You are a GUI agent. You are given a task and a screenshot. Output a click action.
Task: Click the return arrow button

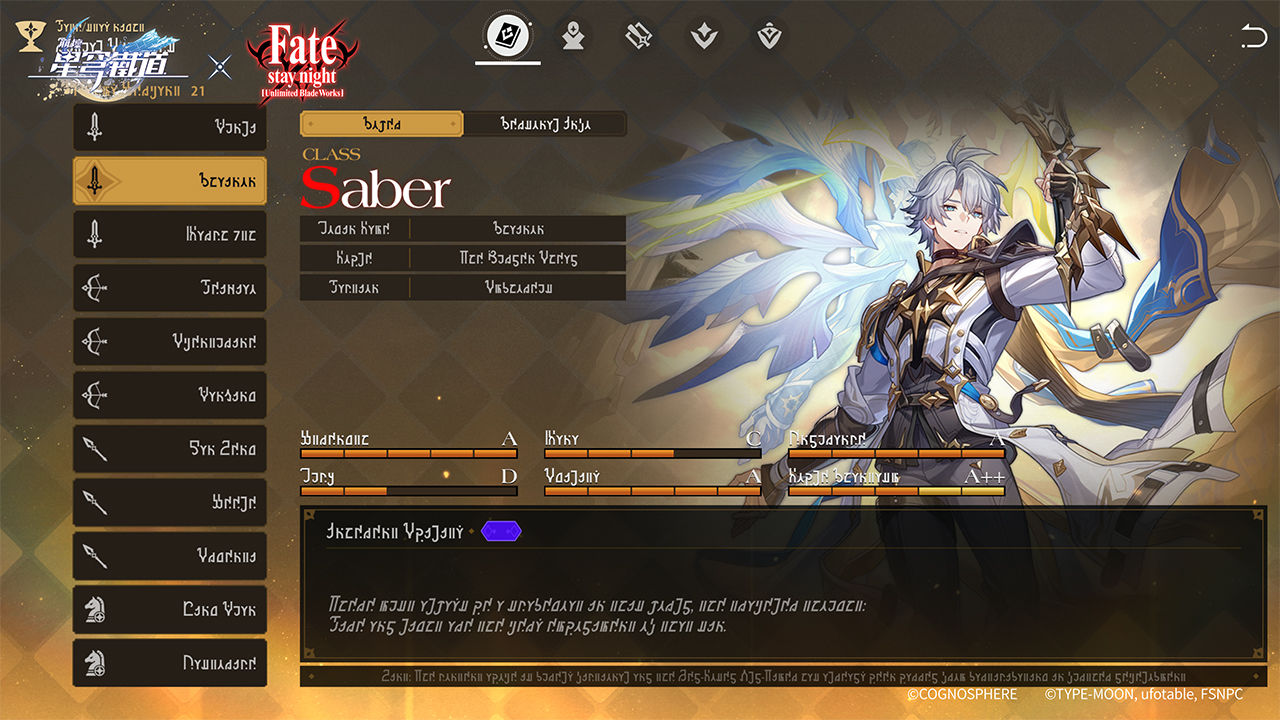pyautogui.click(x=1253, y=39)
